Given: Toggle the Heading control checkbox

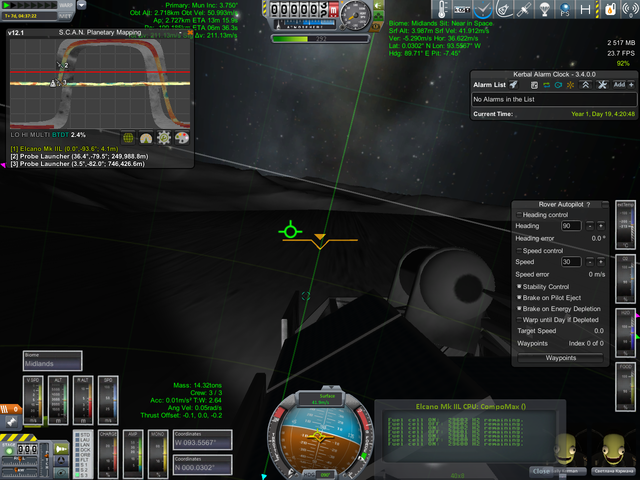Looking at the screenshot, I should 518,215.
